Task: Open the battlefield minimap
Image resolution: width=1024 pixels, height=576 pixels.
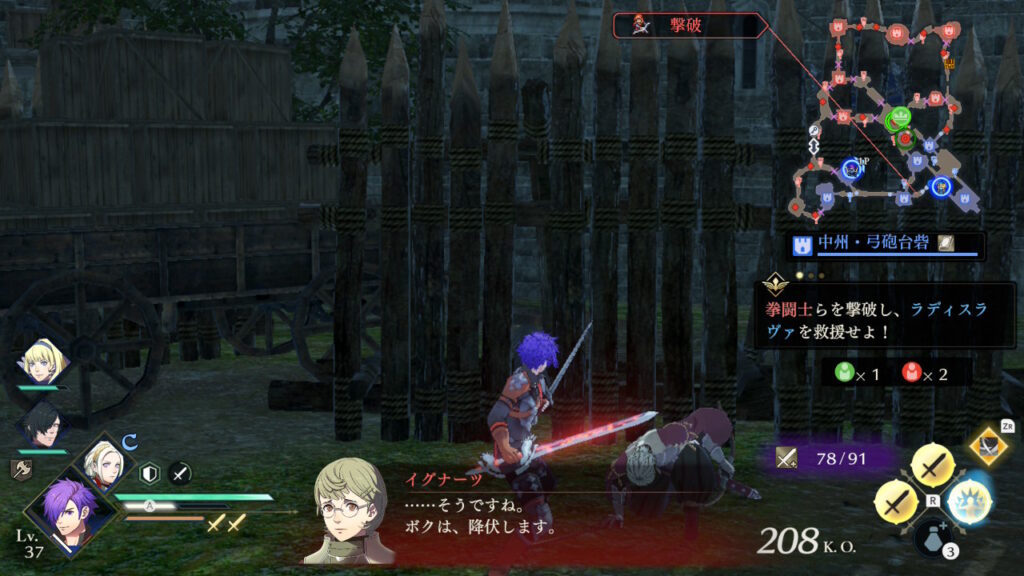Action: 884,117
